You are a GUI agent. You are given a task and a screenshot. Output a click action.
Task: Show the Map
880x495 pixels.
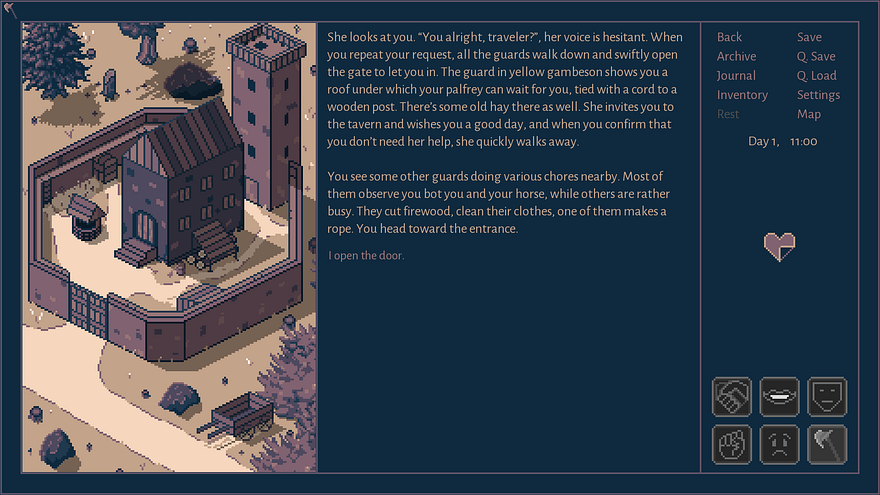pos(809,114)
